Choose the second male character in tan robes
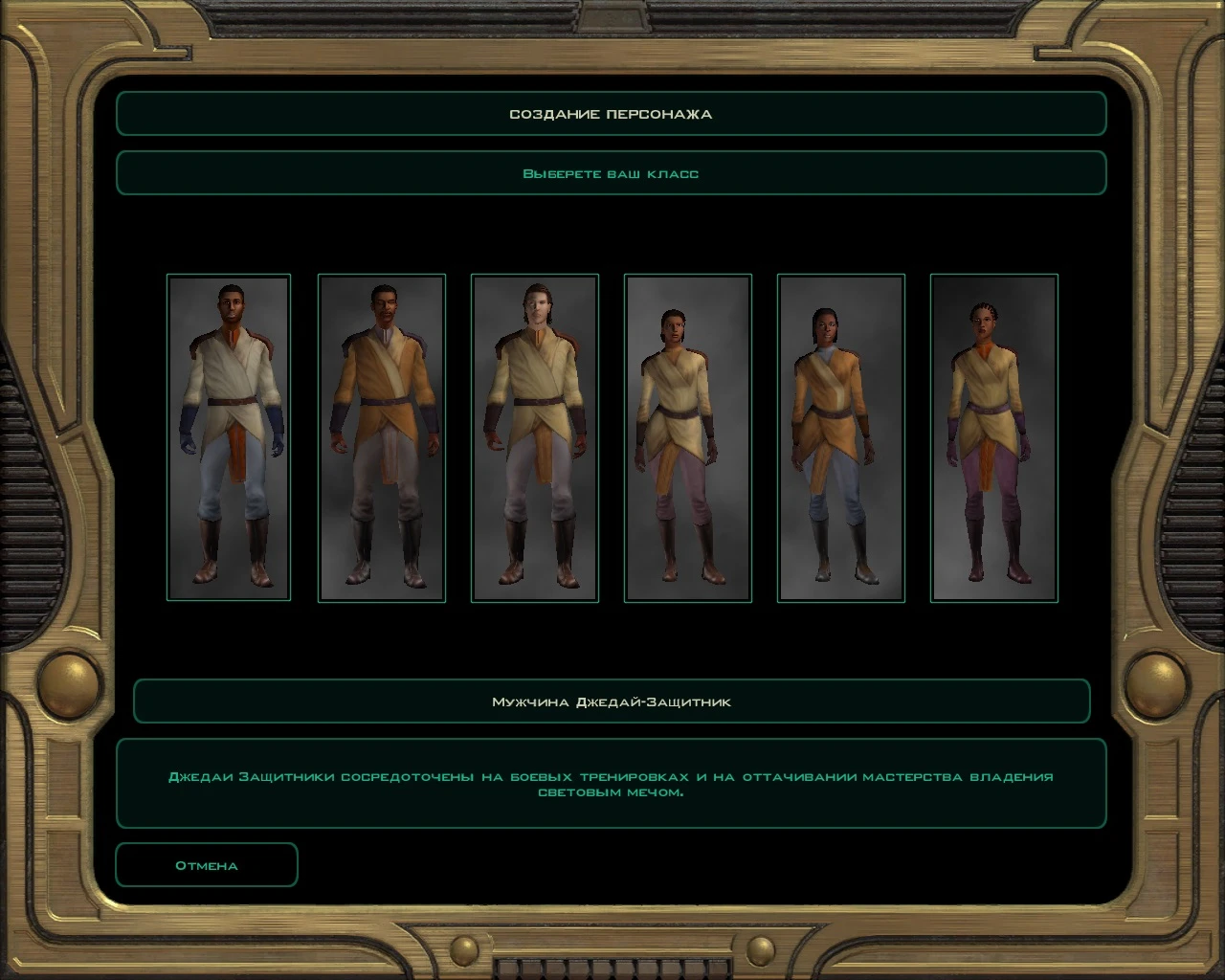 click(x=381, y=437)
